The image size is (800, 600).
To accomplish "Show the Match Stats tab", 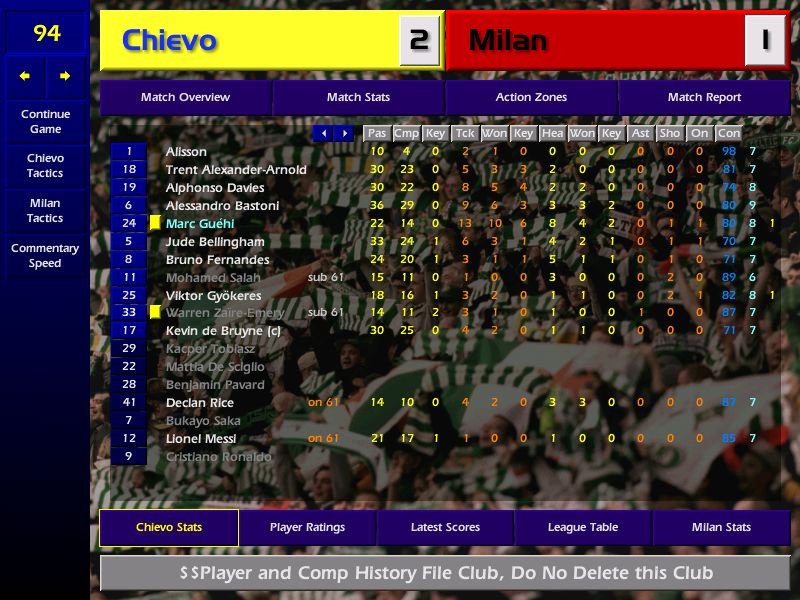I will tap(358, 97).
